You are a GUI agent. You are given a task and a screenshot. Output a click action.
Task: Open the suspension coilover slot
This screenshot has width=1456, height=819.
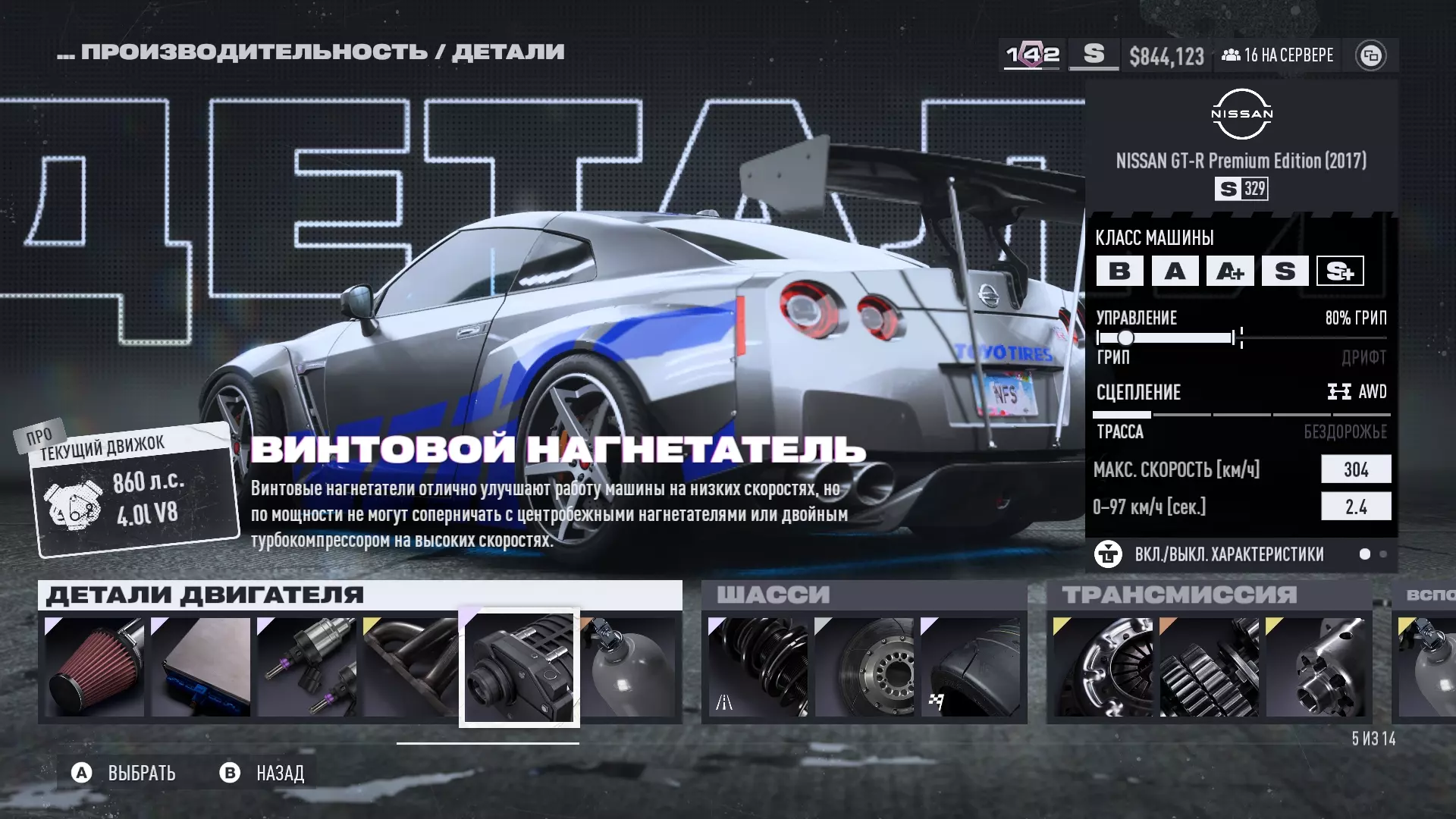pyautogui.click(x=758, y=667)
